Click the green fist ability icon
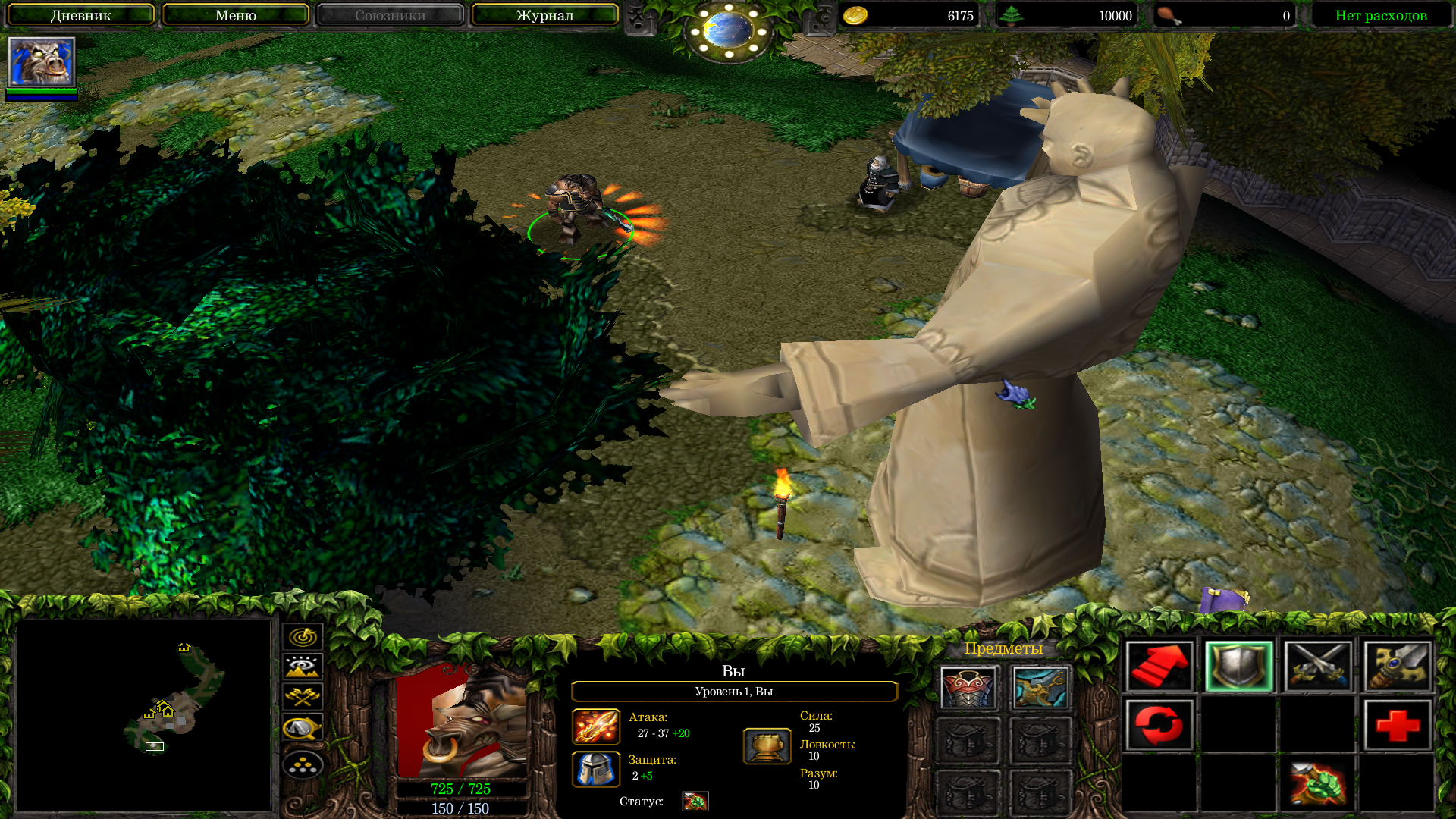Screen dimensions: 1456x819 point(1318,783)
